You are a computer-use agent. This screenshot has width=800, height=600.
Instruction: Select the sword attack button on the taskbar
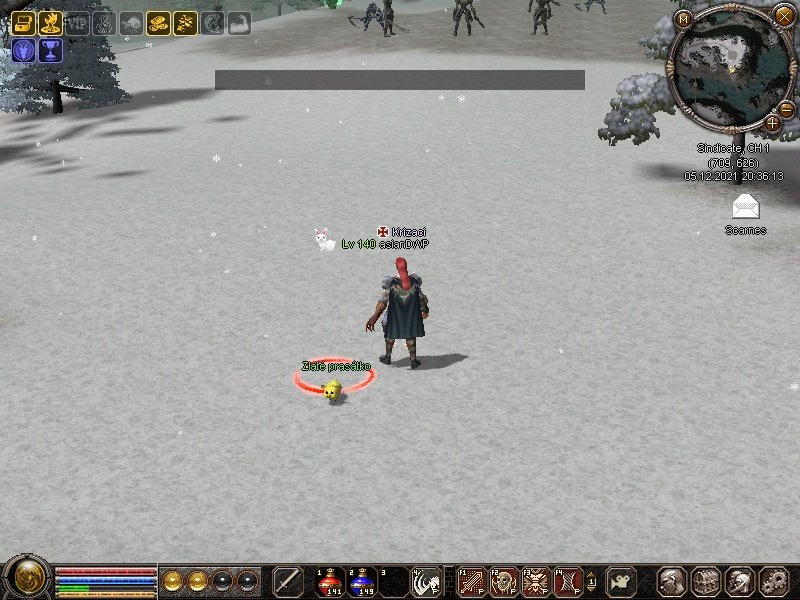[x=288, y=581]
